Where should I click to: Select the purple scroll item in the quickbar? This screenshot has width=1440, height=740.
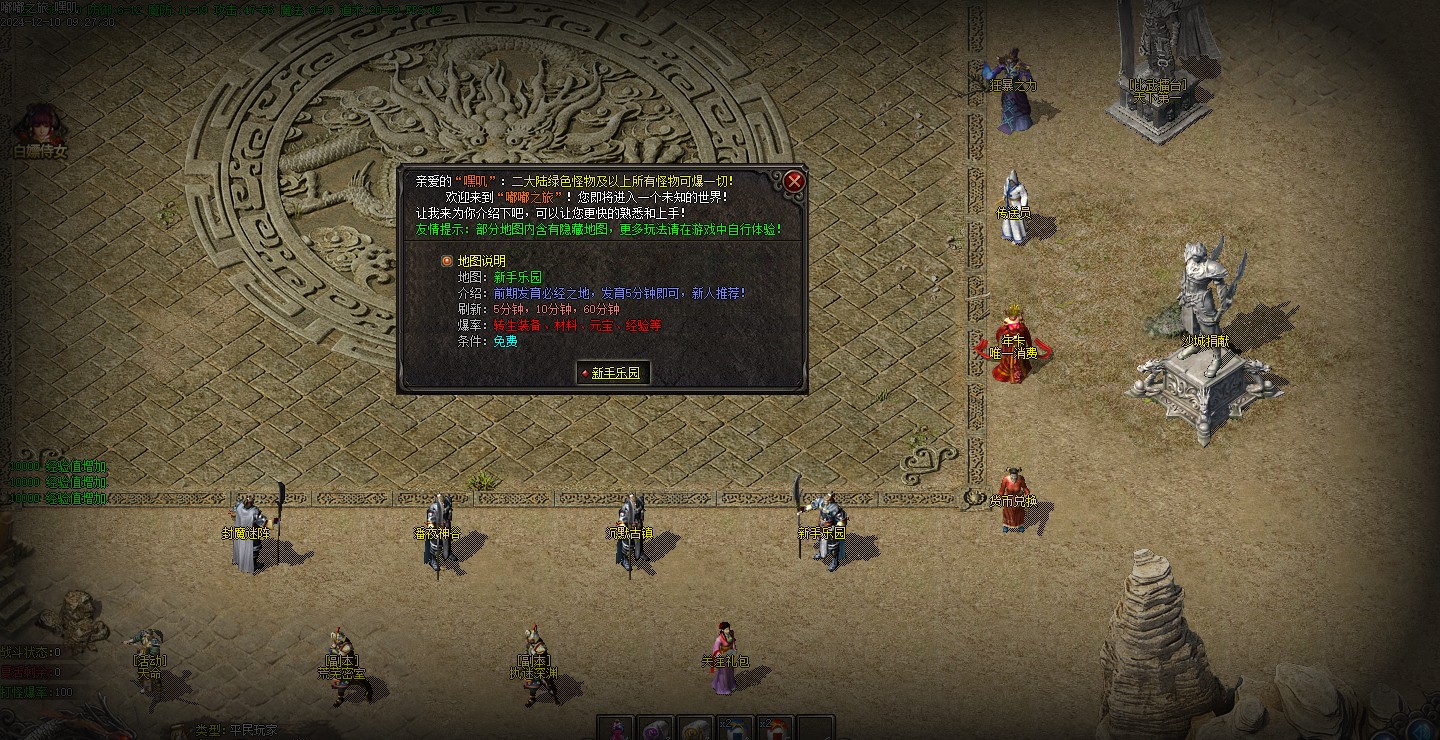pyautogui.click(x=655, y=728)
